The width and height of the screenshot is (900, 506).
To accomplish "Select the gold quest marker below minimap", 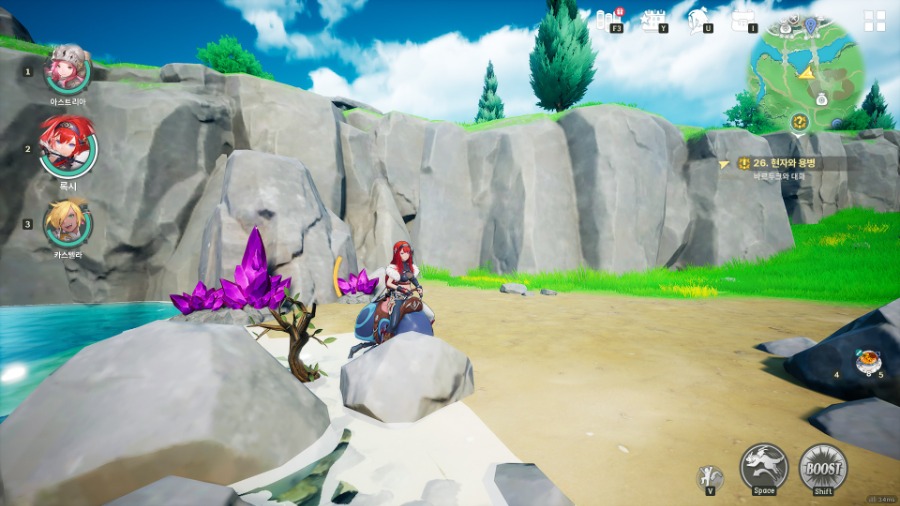I will [x=799, y=122].
